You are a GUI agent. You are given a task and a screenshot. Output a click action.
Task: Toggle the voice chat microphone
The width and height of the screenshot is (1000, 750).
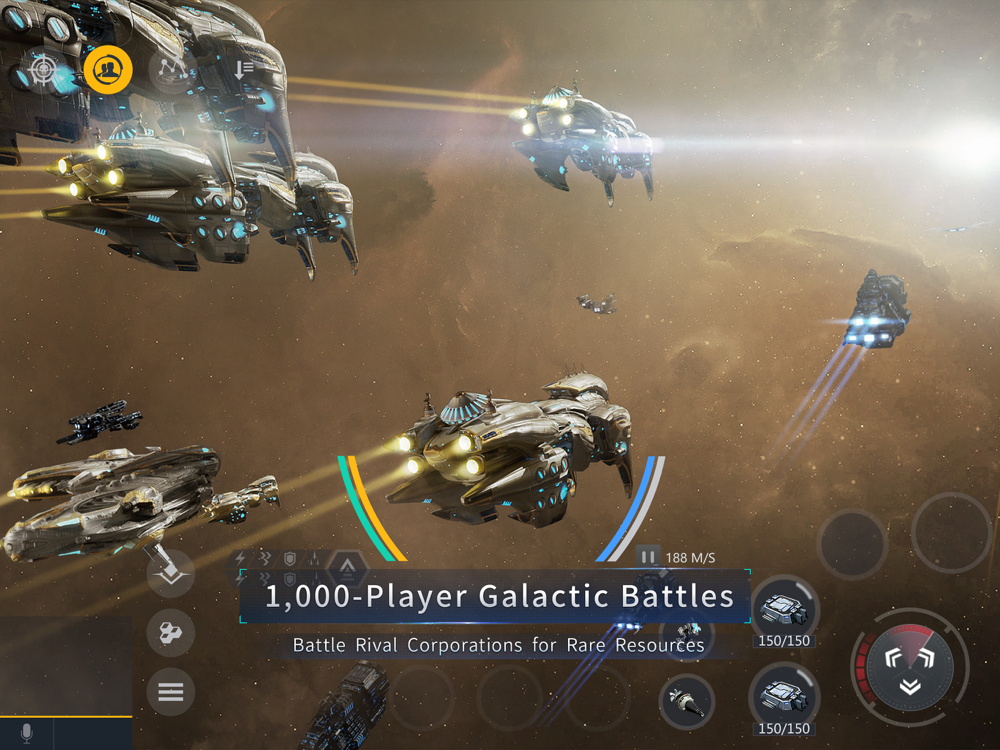pyautogui.click(x=26, y=734)
